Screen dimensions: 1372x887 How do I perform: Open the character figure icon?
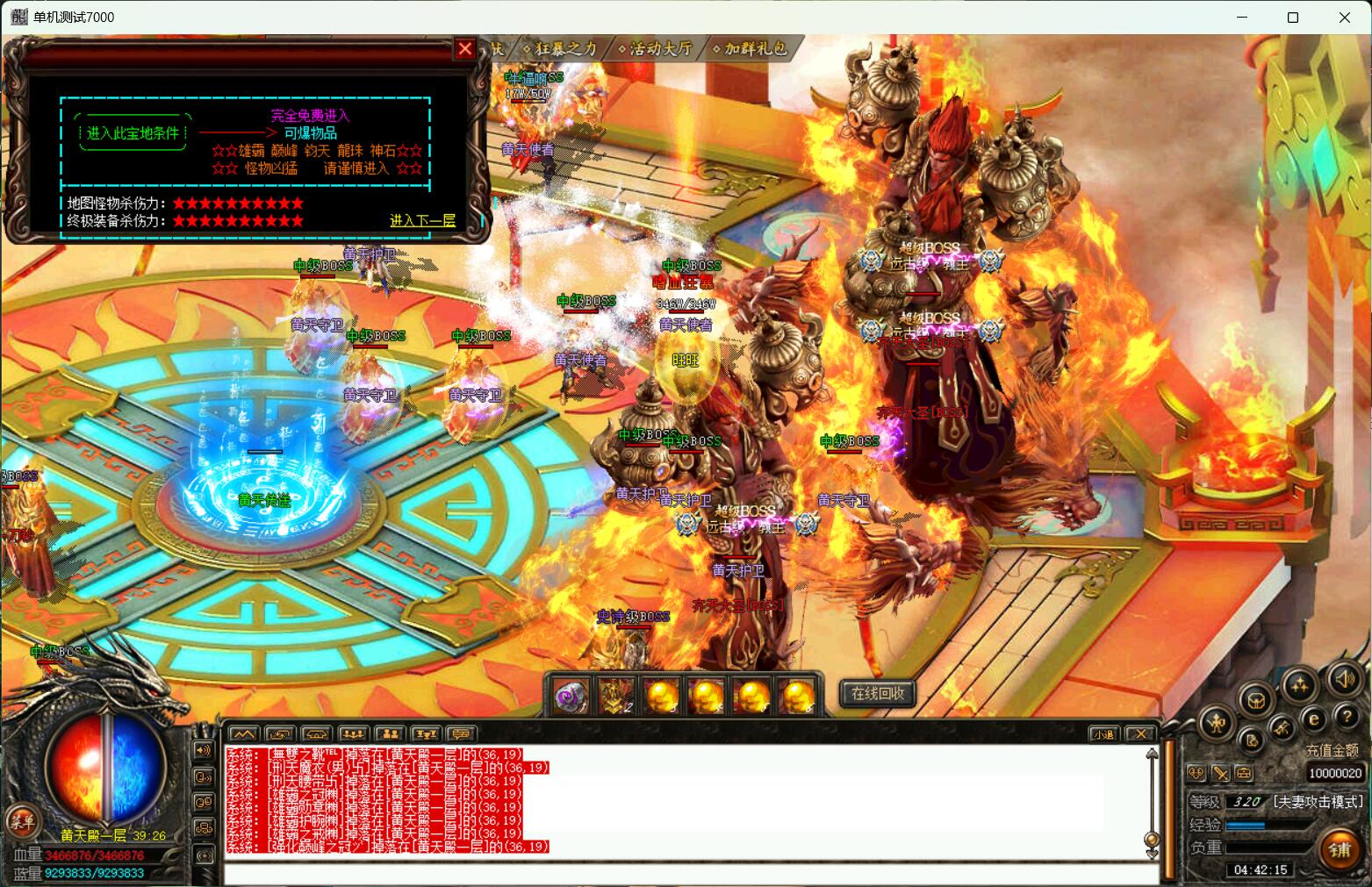click(x=1218, y=723)
